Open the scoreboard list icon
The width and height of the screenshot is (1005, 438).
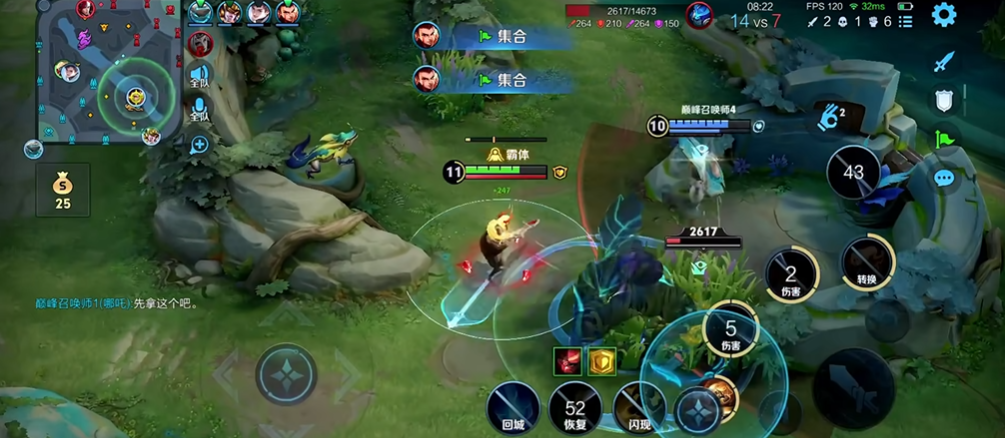pos(904,22)
